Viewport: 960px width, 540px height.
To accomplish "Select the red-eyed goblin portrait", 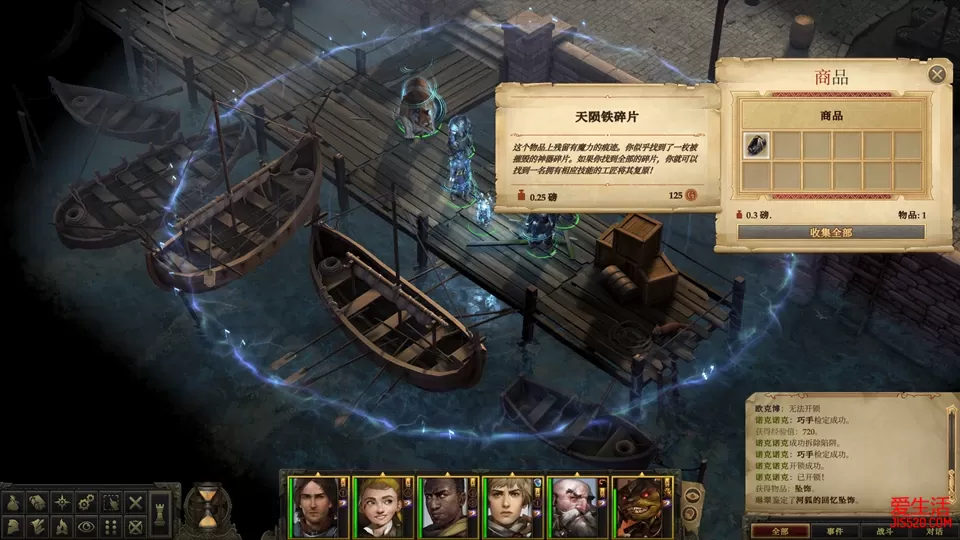I will (x=638, y=507).
